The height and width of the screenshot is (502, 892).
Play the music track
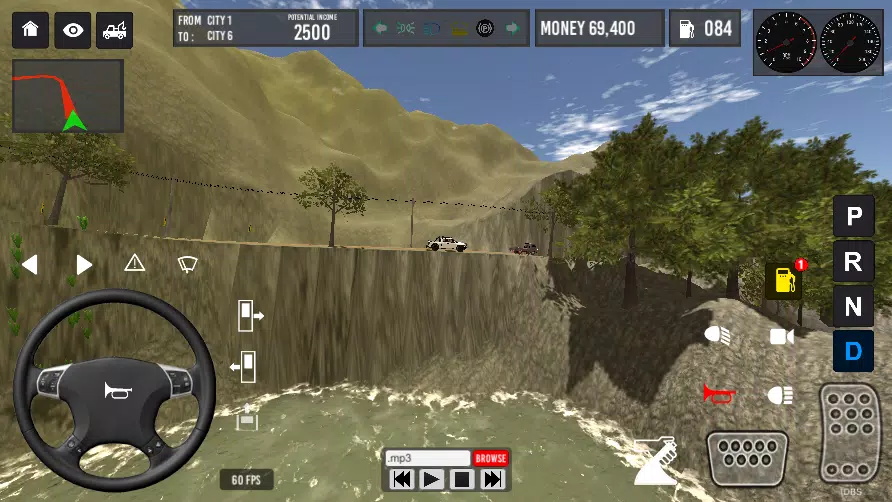pos(431,480)
